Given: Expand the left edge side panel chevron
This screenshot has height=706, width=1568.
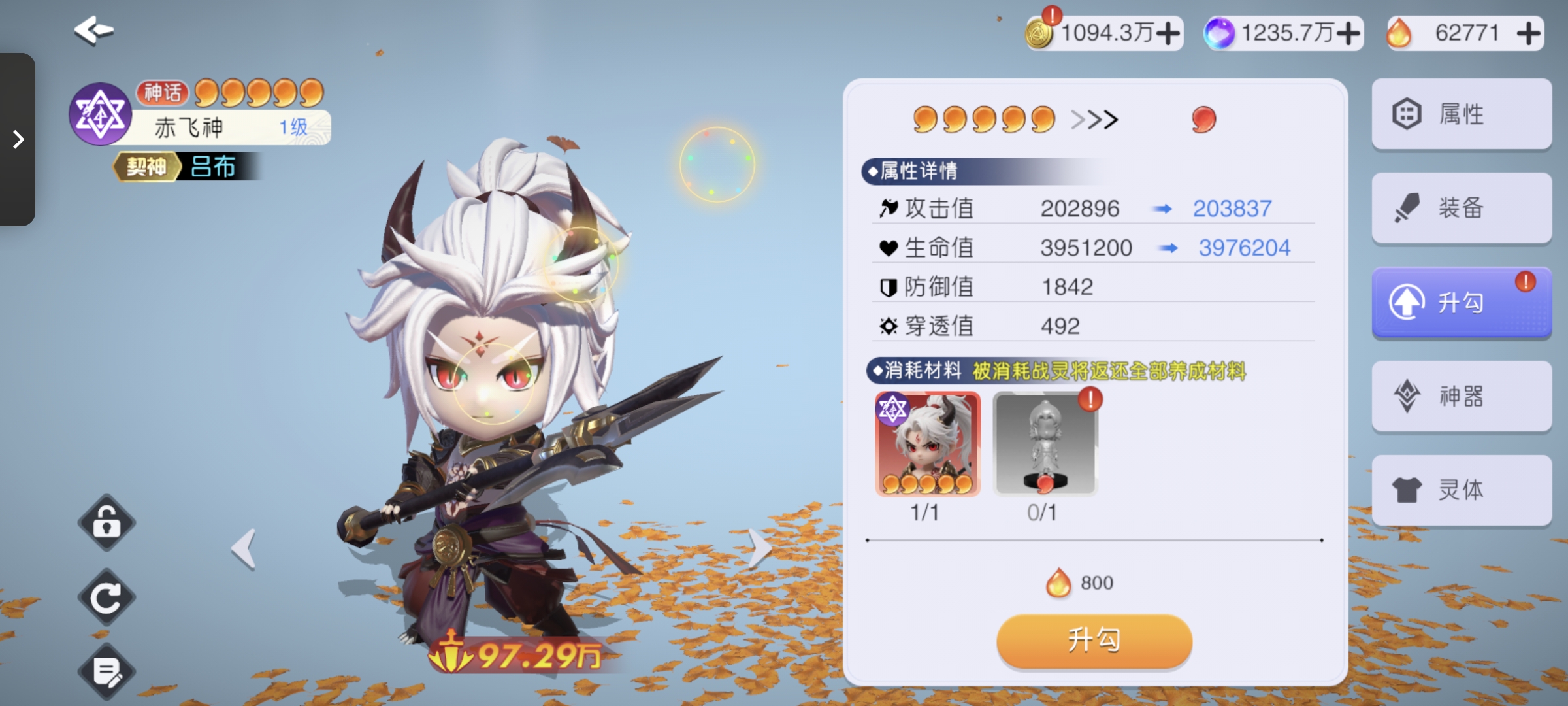Looking at the screenshot, I should 18,139.
